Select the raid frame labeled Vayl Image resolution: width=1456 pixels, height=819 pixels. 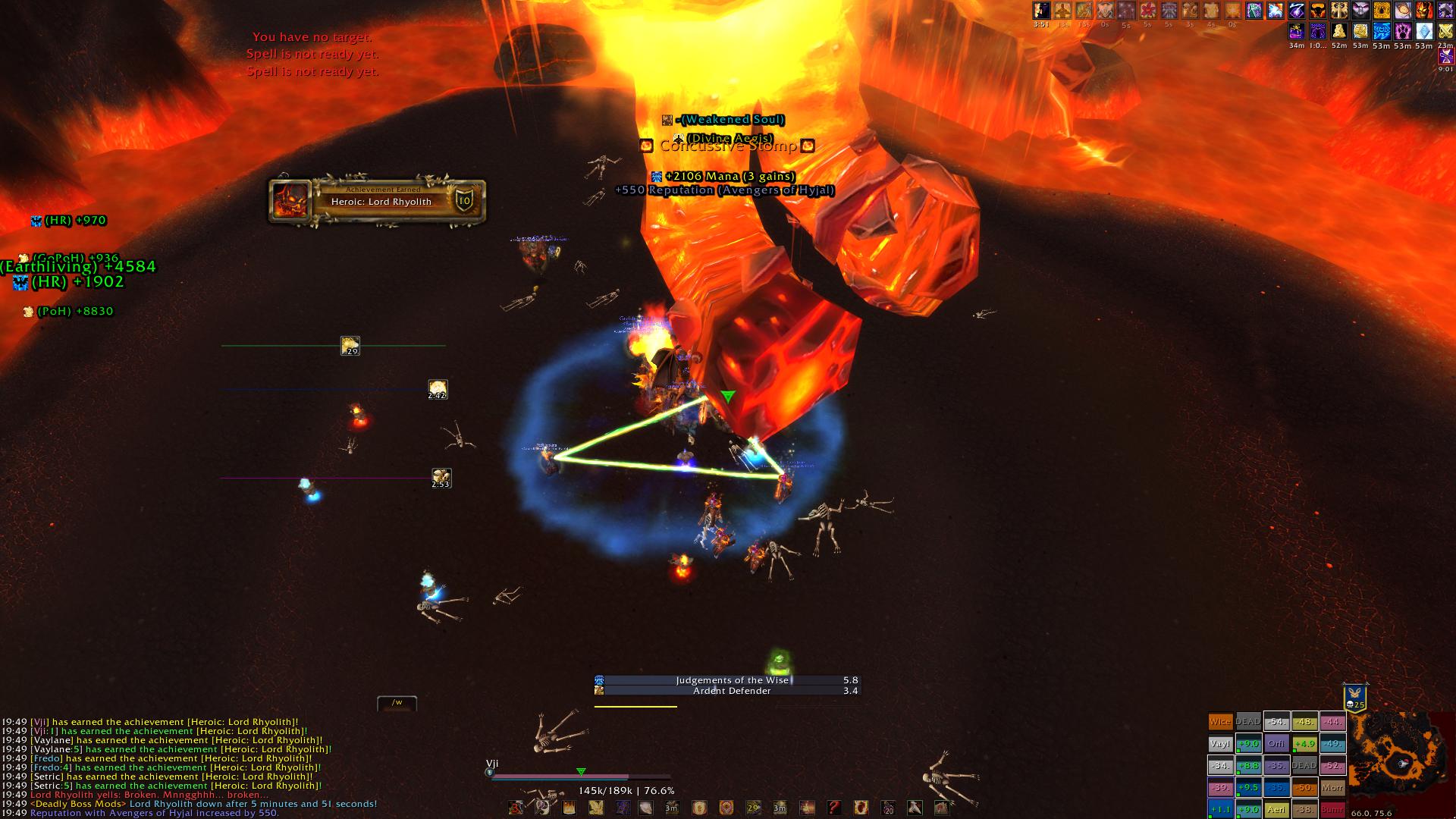click(1220, 744)
